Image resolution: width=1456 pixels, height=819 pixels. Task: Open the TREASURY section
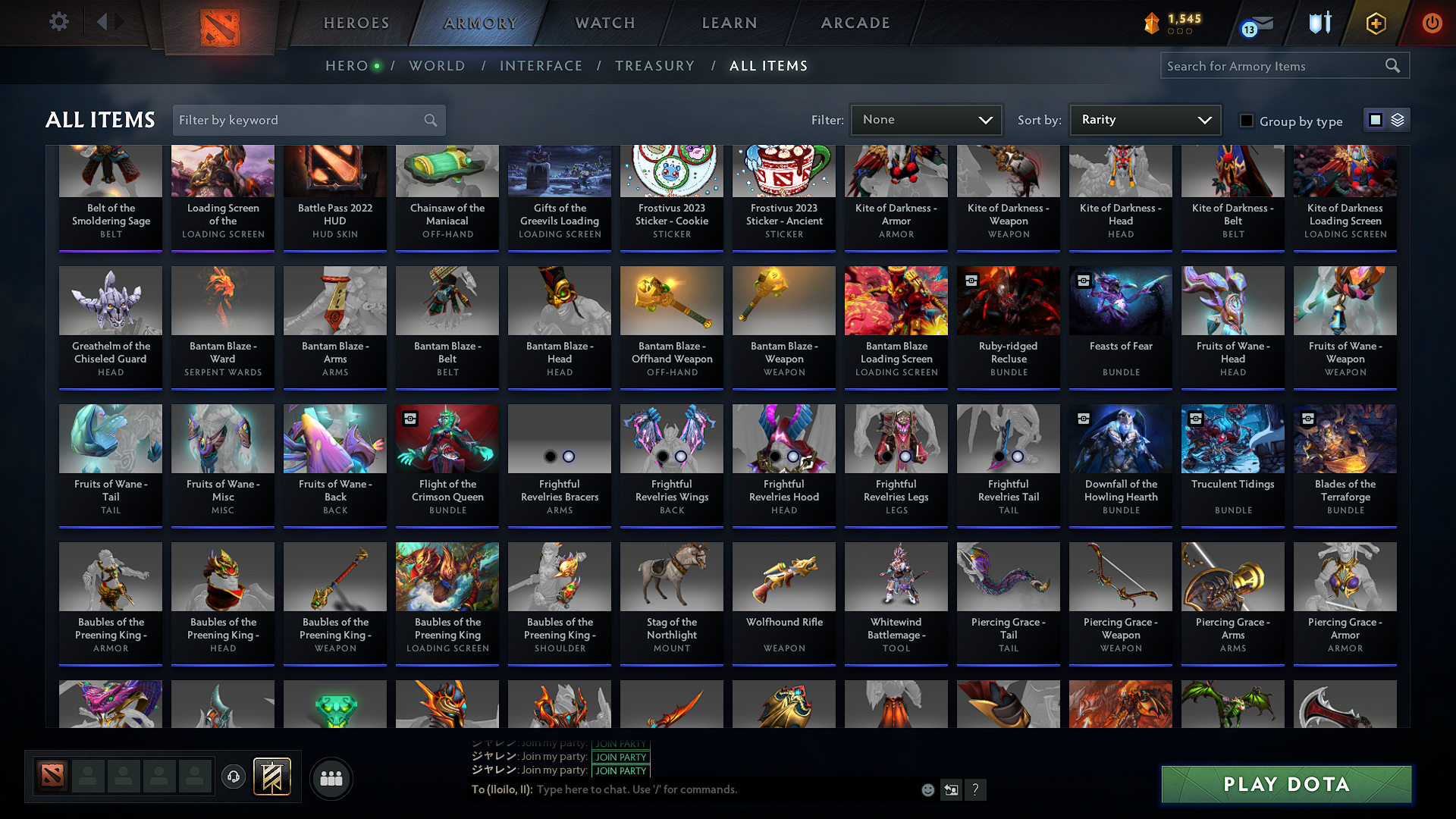[655, 66]
